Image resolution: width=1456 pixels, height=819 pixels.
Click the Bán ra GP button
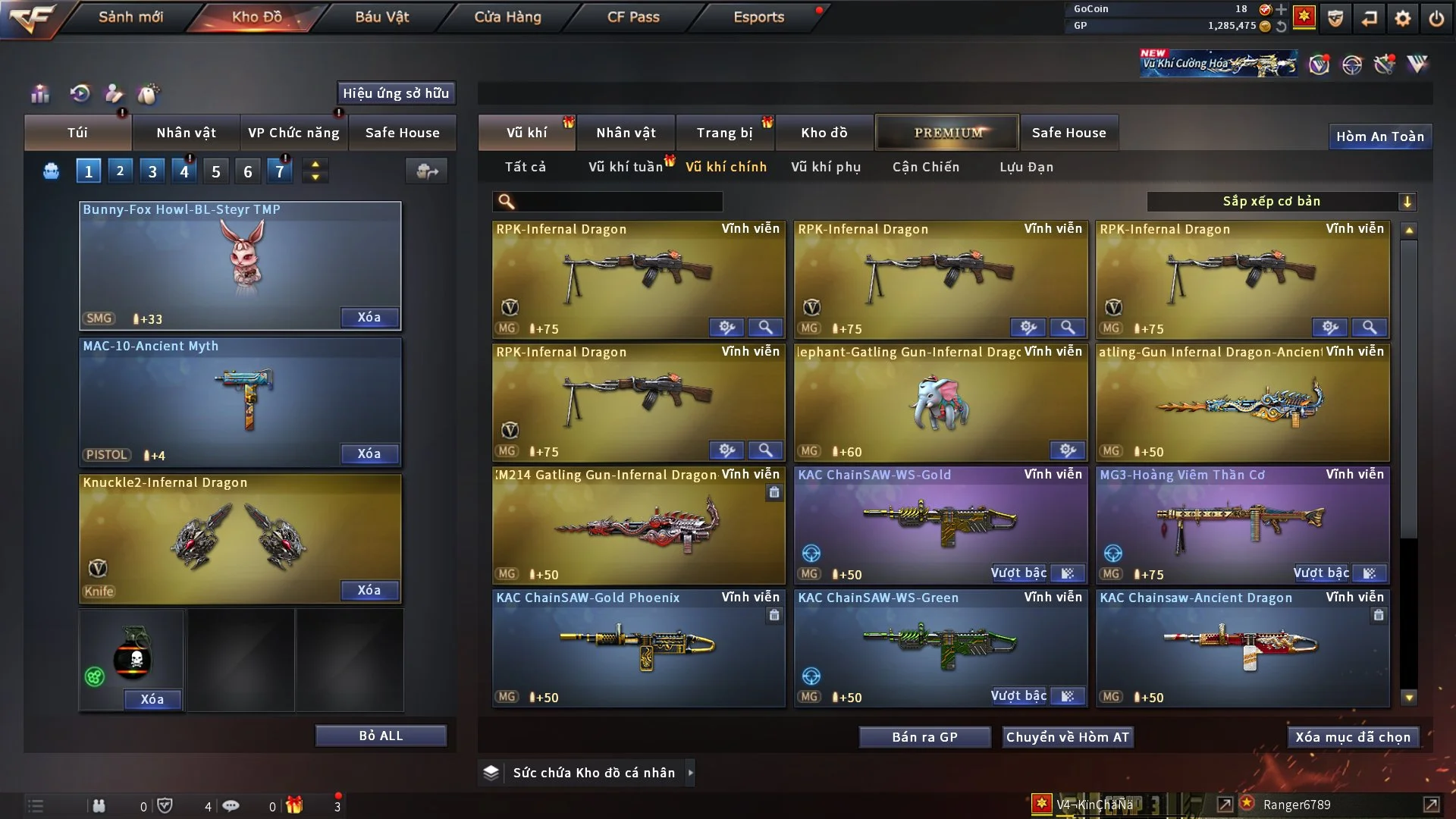pos(924,737)
